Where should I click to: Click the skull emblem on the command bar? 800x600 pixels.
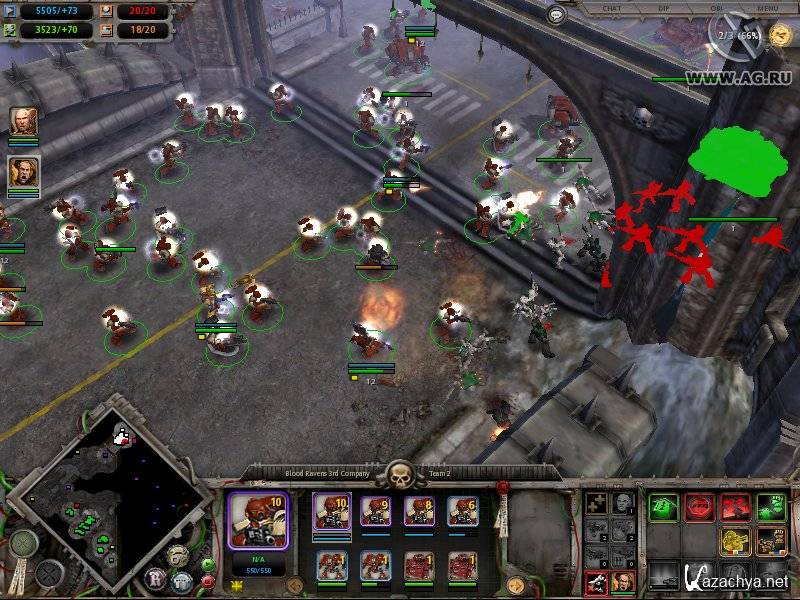pyautogui.click(x=400, y=472)
